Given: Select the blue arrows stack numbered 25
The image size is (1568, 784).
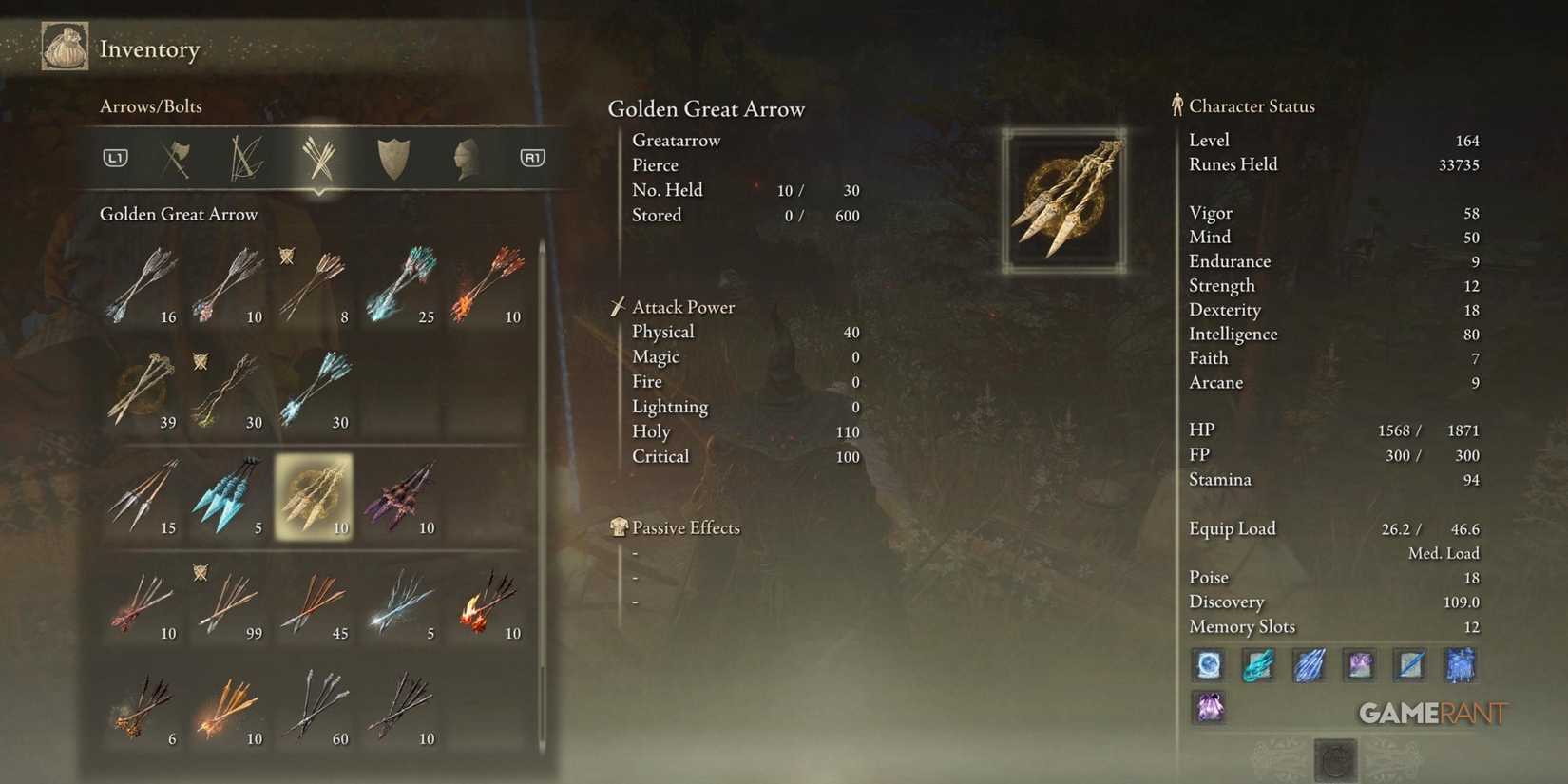Looking at the screenshot, I should tap(399, 280).
